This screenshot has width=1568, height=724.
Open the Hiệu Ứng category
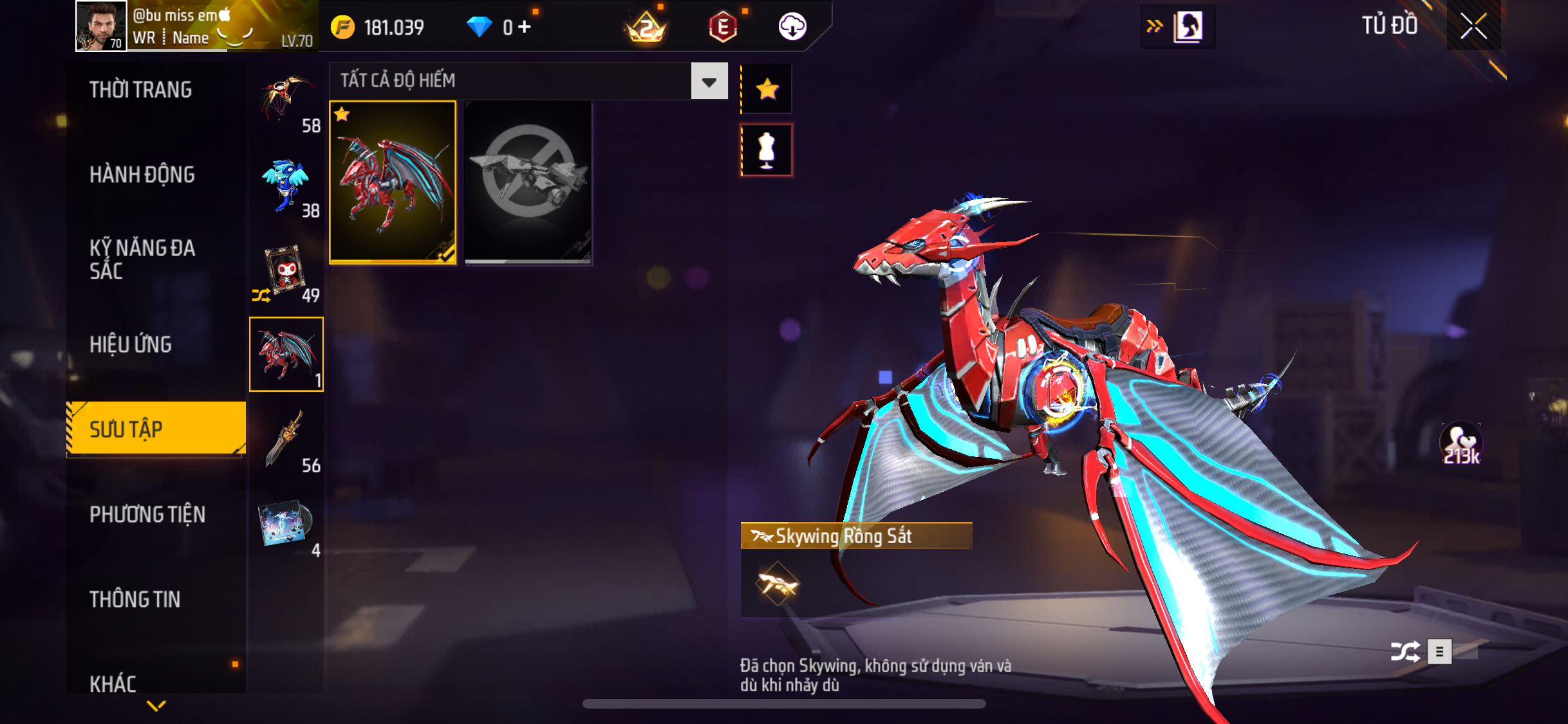131,344
